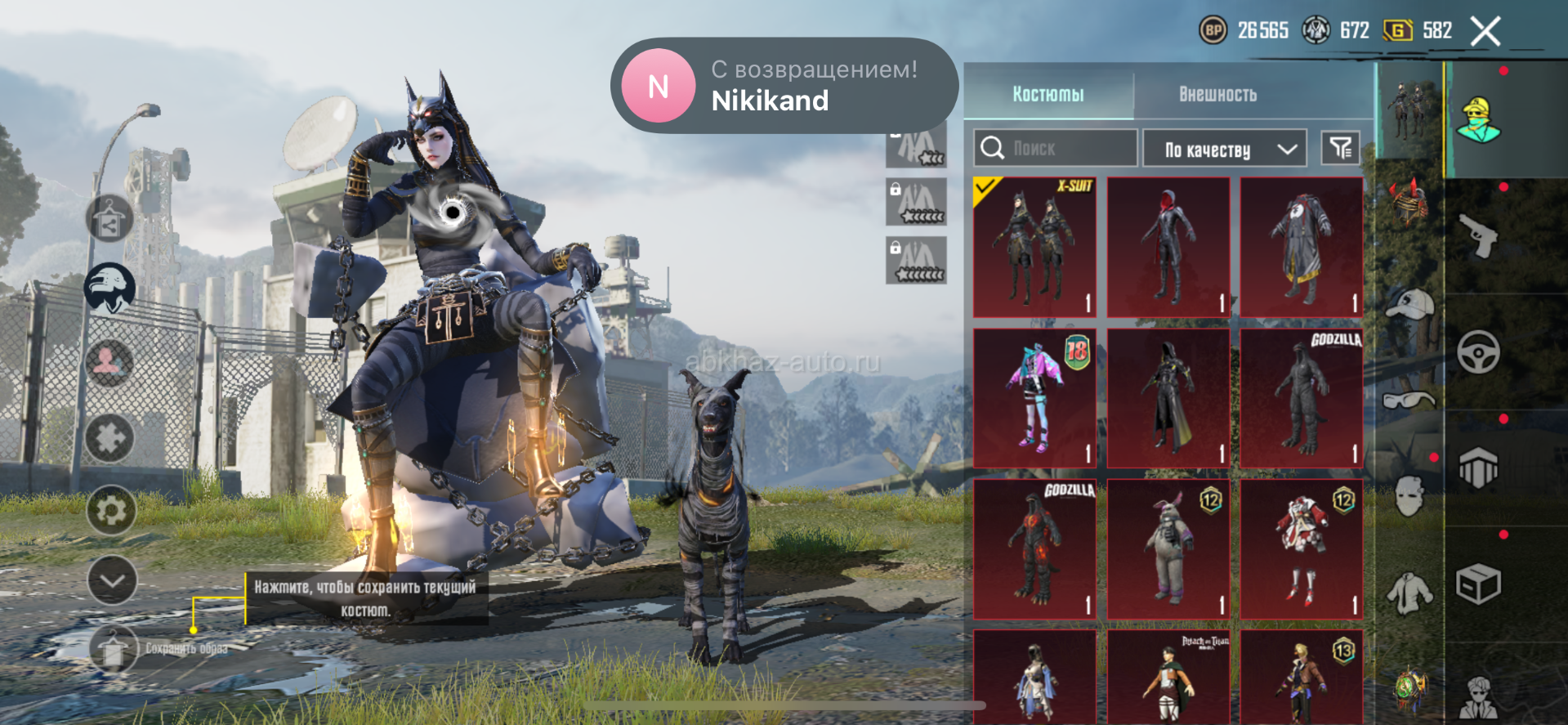The width and height of the screenshot is (1568, 725).
Task: Open the pistol weapons category
Action: tap(1478, 235)
